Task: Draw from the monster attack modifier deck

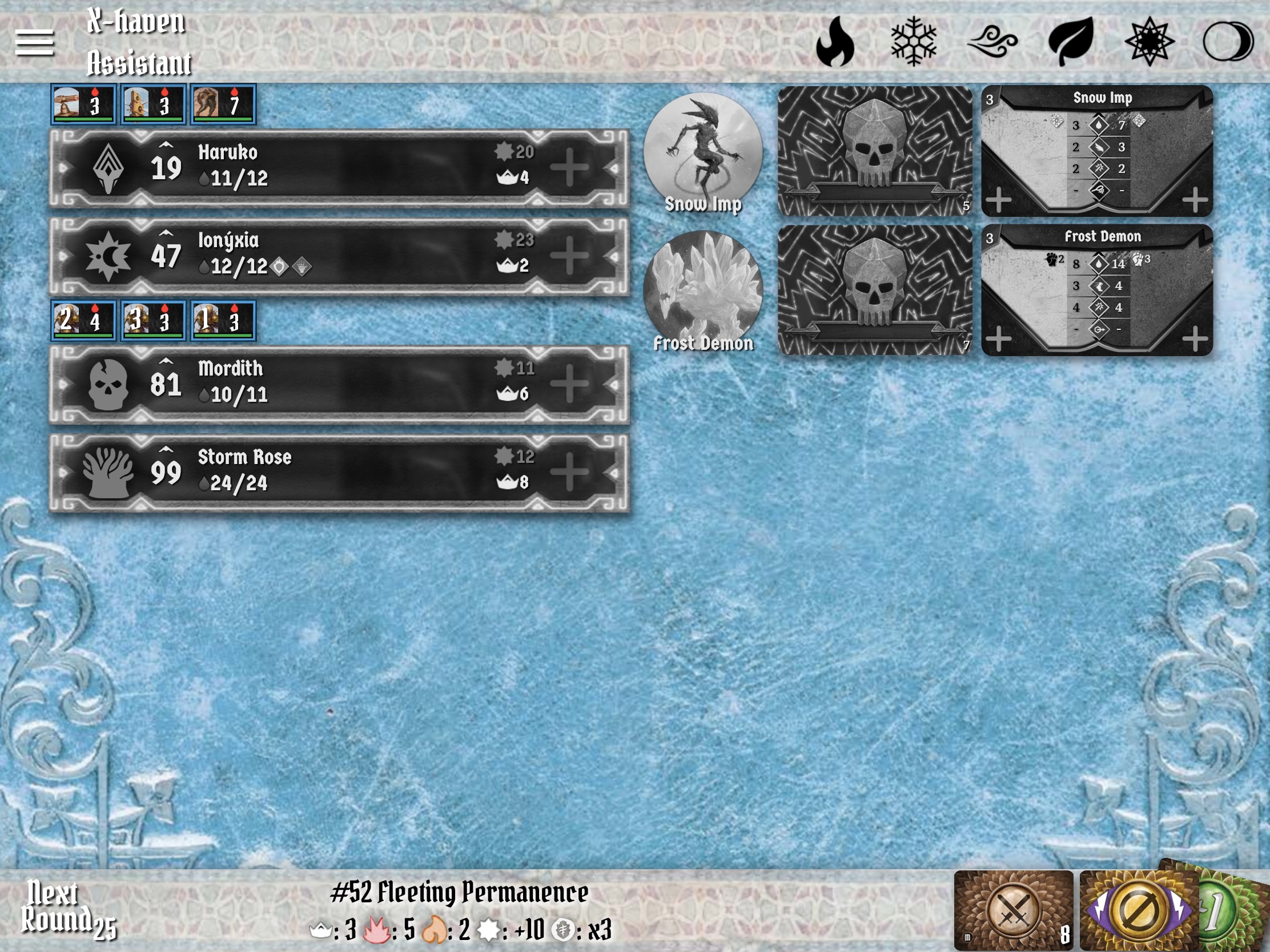Action: point(1014,910)
